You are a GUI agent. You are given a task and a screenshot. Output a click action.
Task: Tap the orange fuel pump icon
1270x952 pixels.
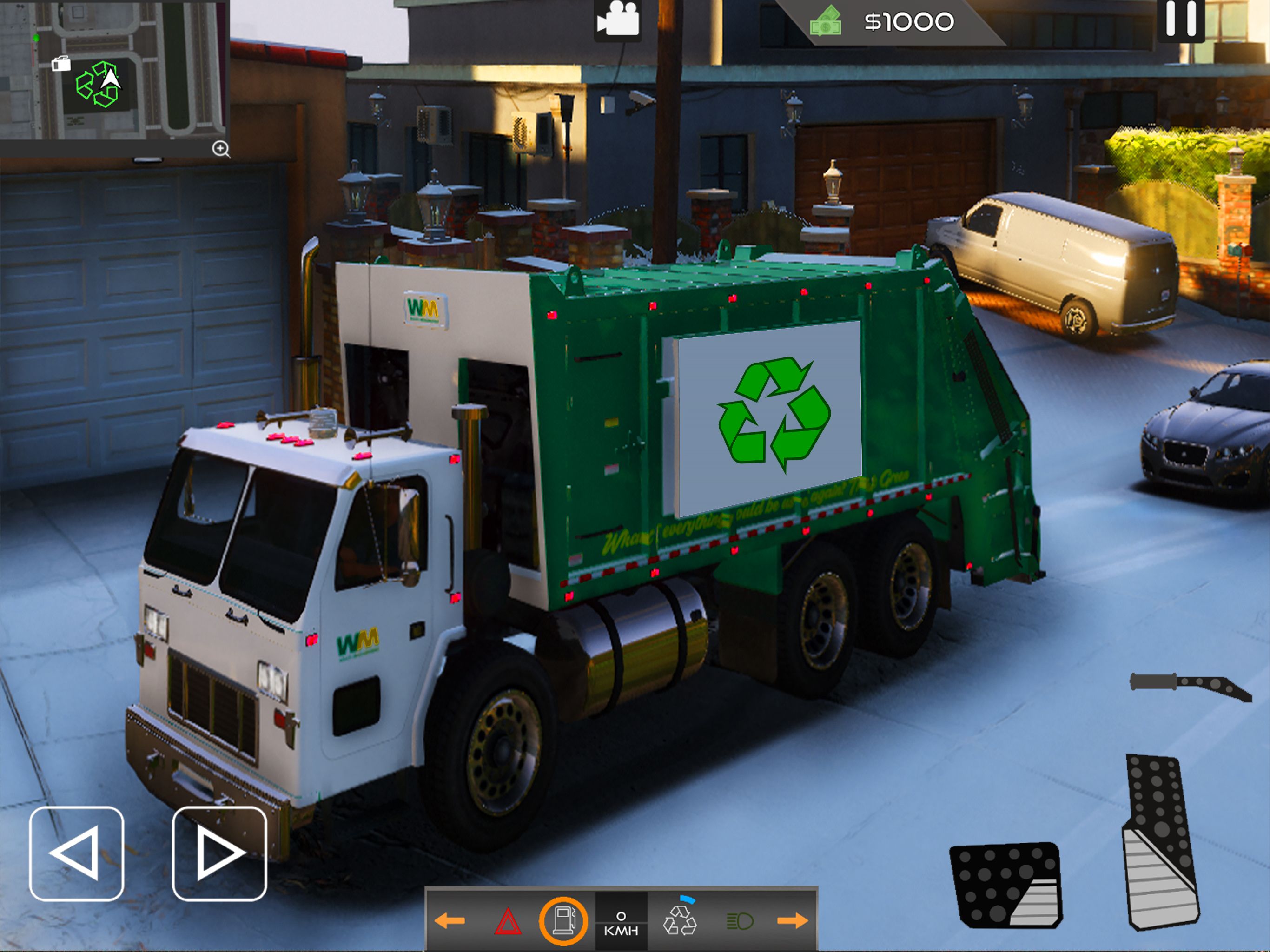coord(563,921)
